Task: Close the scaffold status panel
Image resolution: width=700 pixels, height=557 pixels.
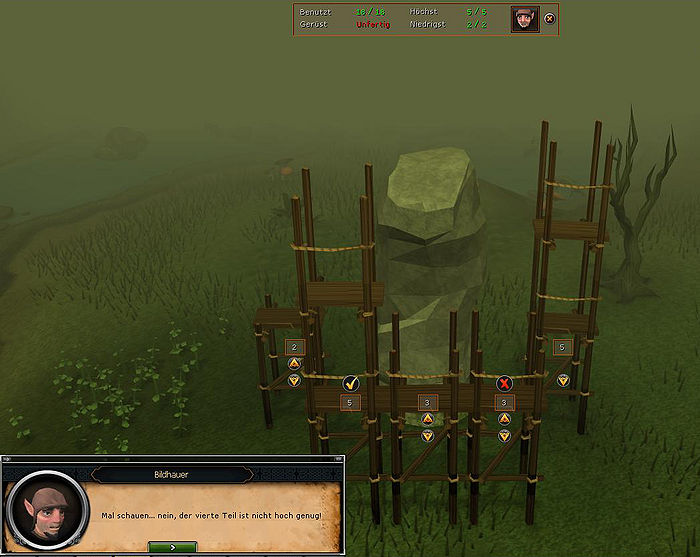Action: (x=549, y=19)
